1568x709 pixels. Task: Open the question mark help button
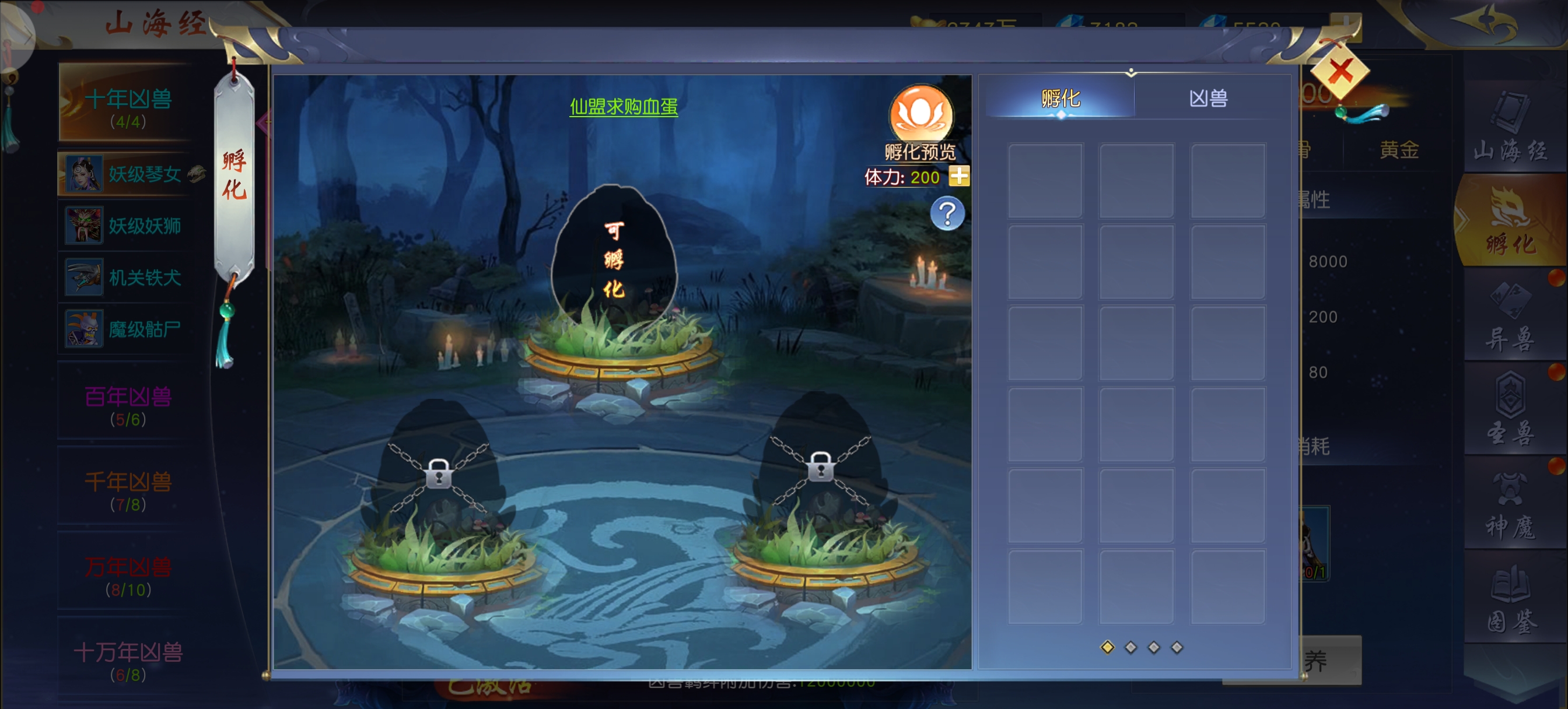(947, 213)
